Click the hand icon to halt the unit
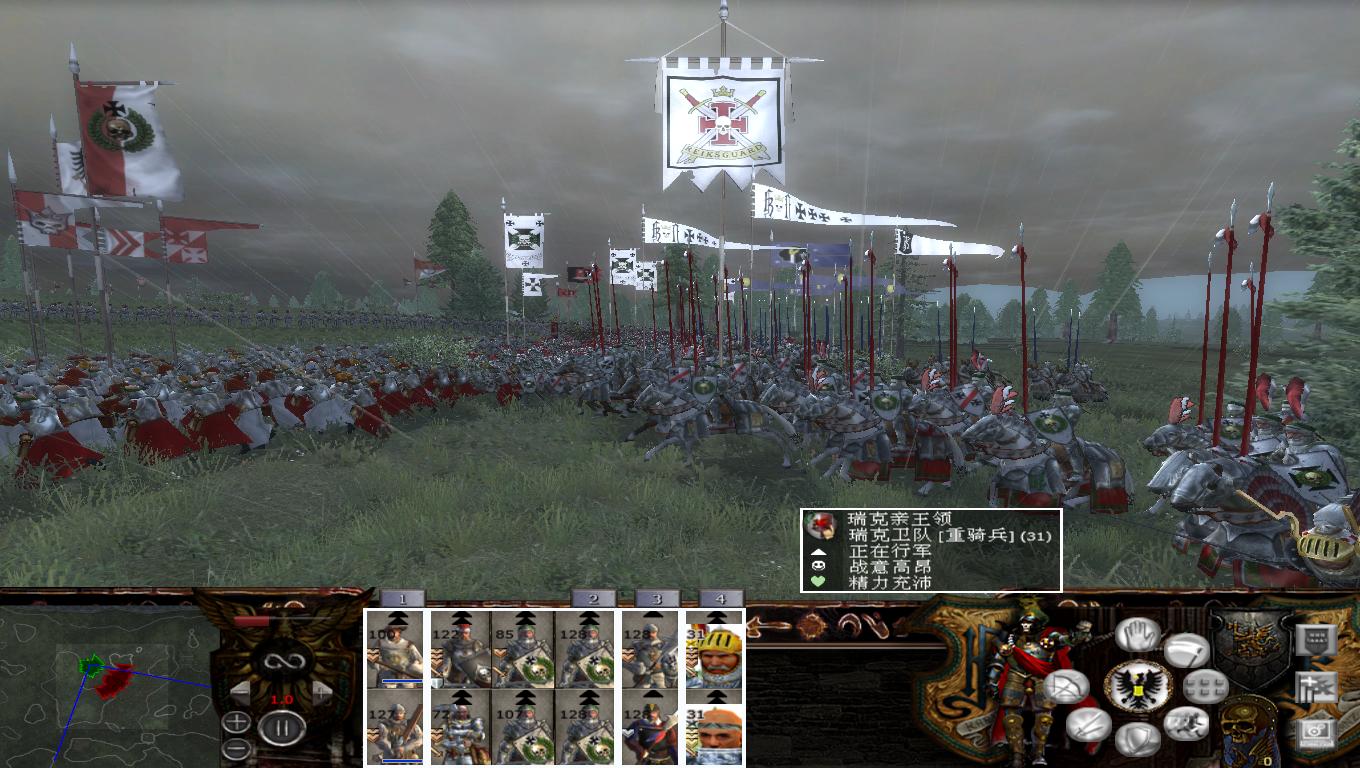Image resolution: width=1360 pixels, height=768 pixels. (1136, 632)
